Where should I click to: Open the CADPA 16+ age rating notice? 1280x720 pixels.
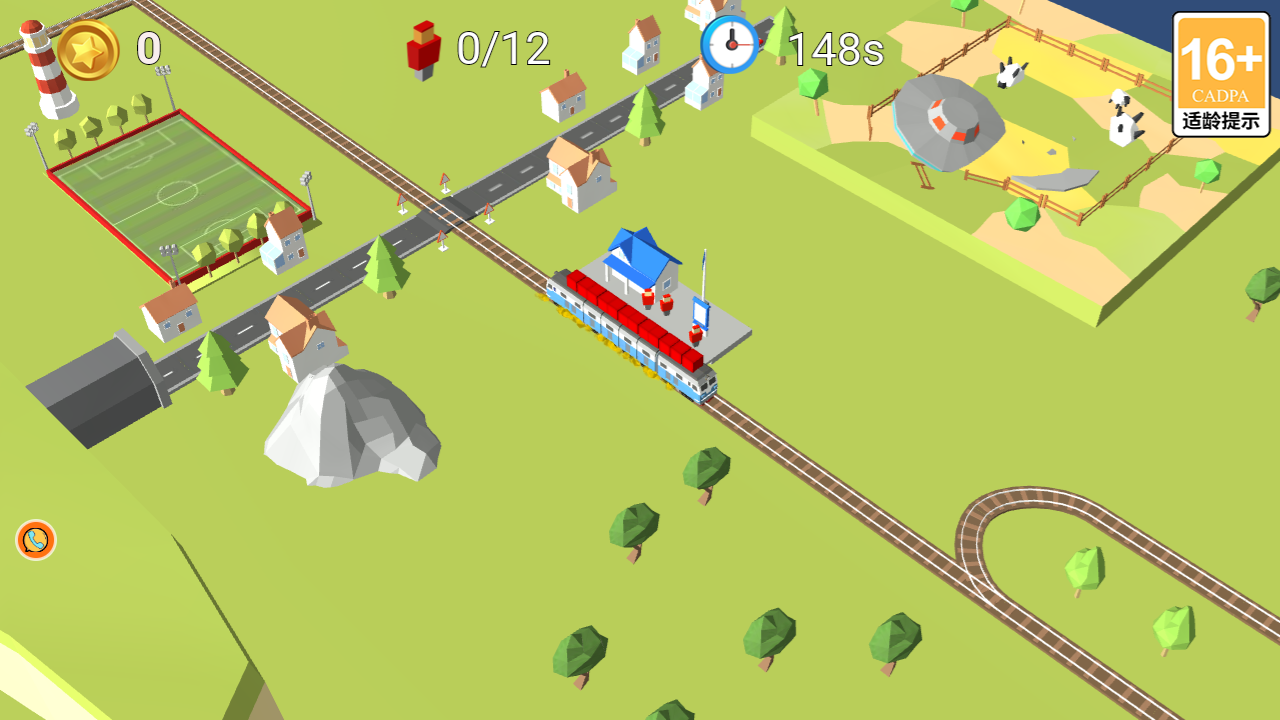tap(1220, 75)
